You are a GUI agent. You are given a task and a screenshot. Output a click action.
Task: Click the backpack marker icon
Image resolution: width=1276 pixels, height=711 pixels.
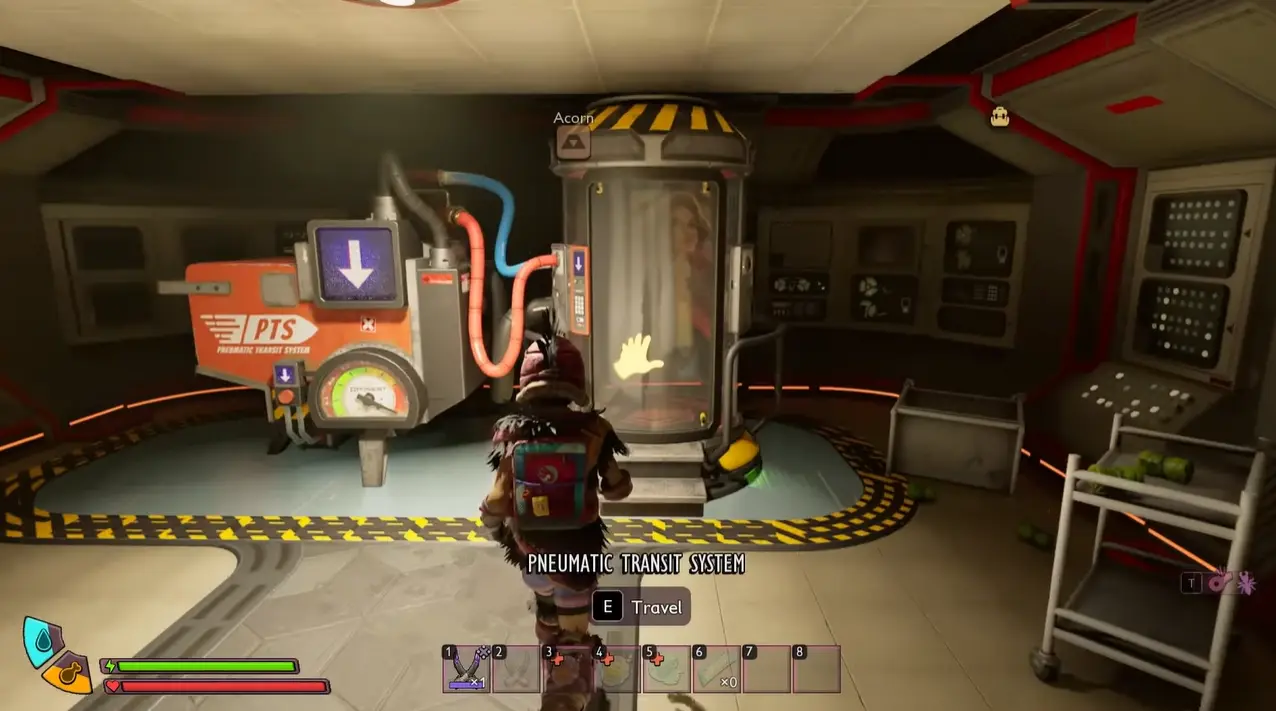(x=999, y=117)
